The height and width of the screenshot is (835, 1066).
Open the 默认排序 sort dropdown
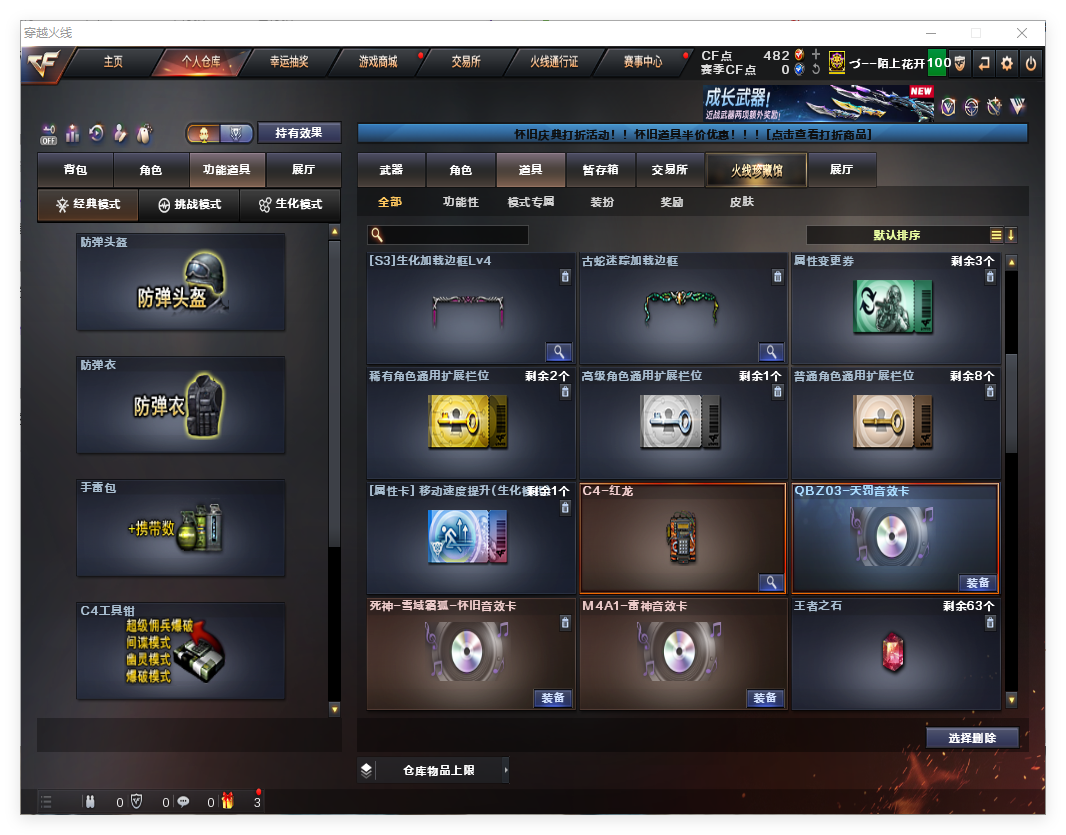click(x=897, y=235)
